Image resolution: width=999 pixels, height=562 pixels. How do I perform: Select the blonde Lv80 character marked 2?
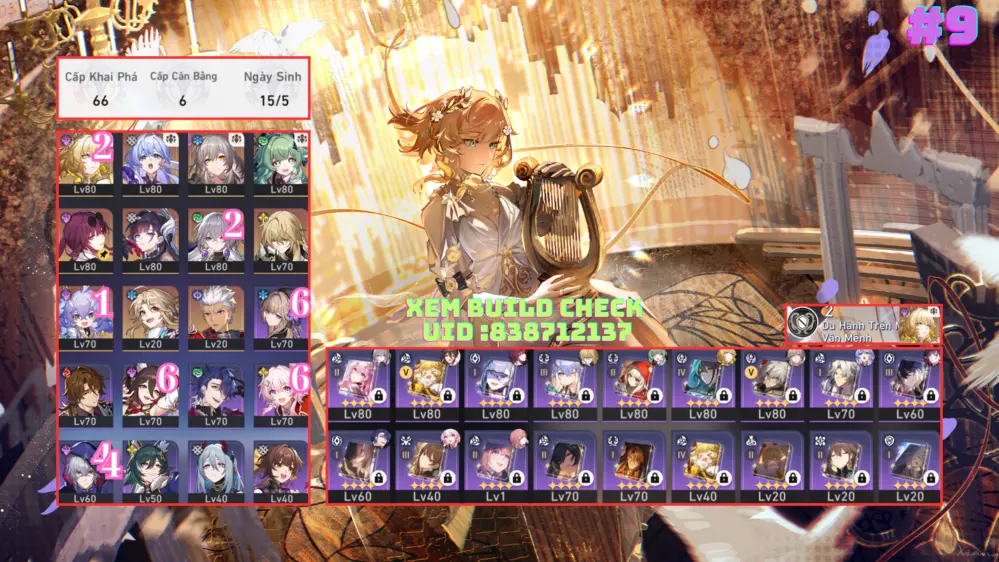coord(86,159)
